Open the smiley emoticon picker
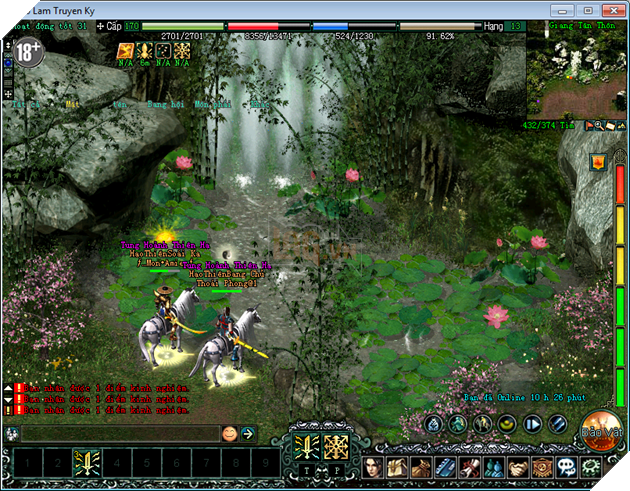The width and height of the screenshot is (630, 491). tap(230, 434)
